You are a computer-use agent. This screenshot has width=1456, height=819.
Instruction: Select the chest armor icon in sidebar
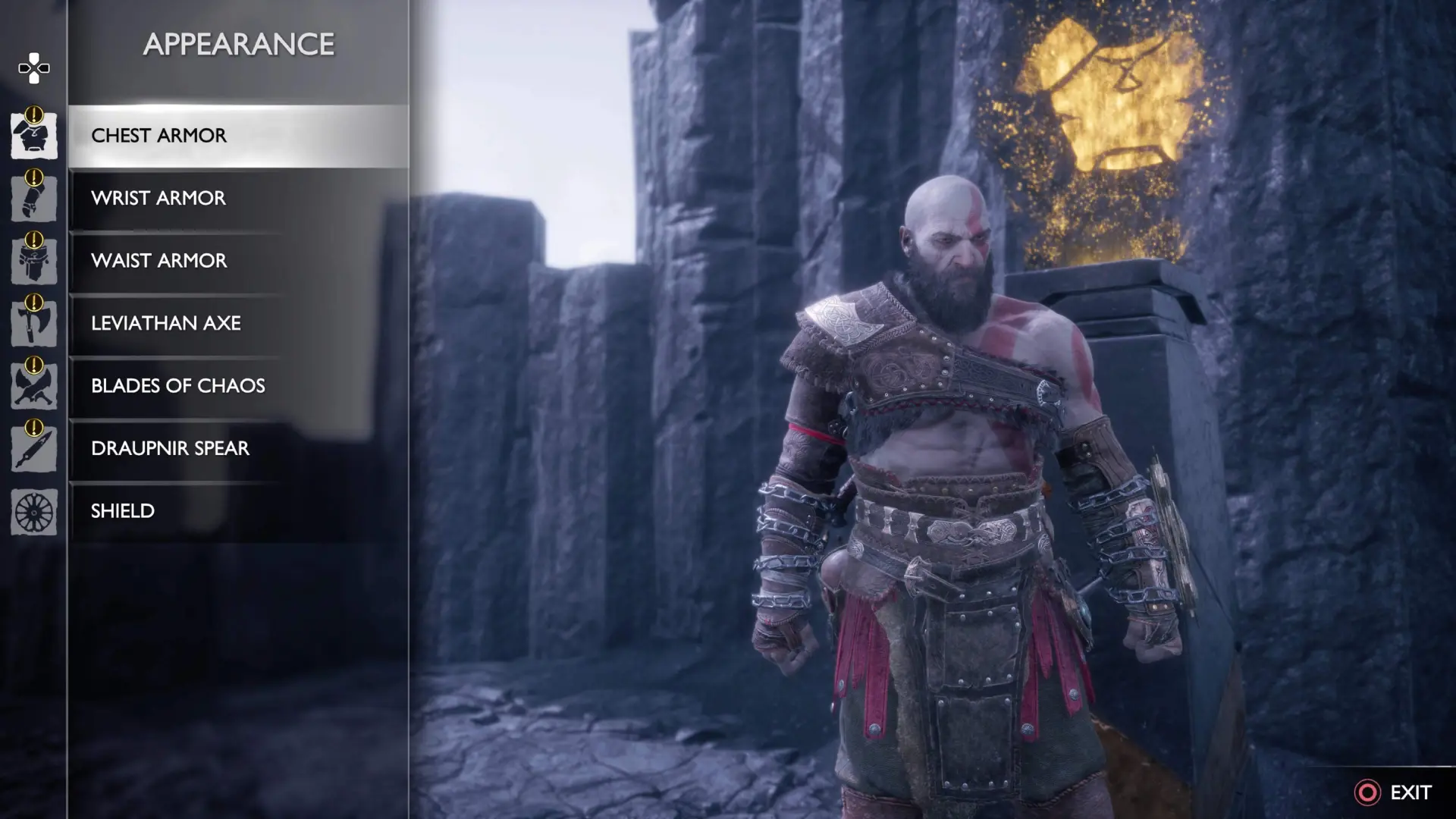click(x=33, y=135)
